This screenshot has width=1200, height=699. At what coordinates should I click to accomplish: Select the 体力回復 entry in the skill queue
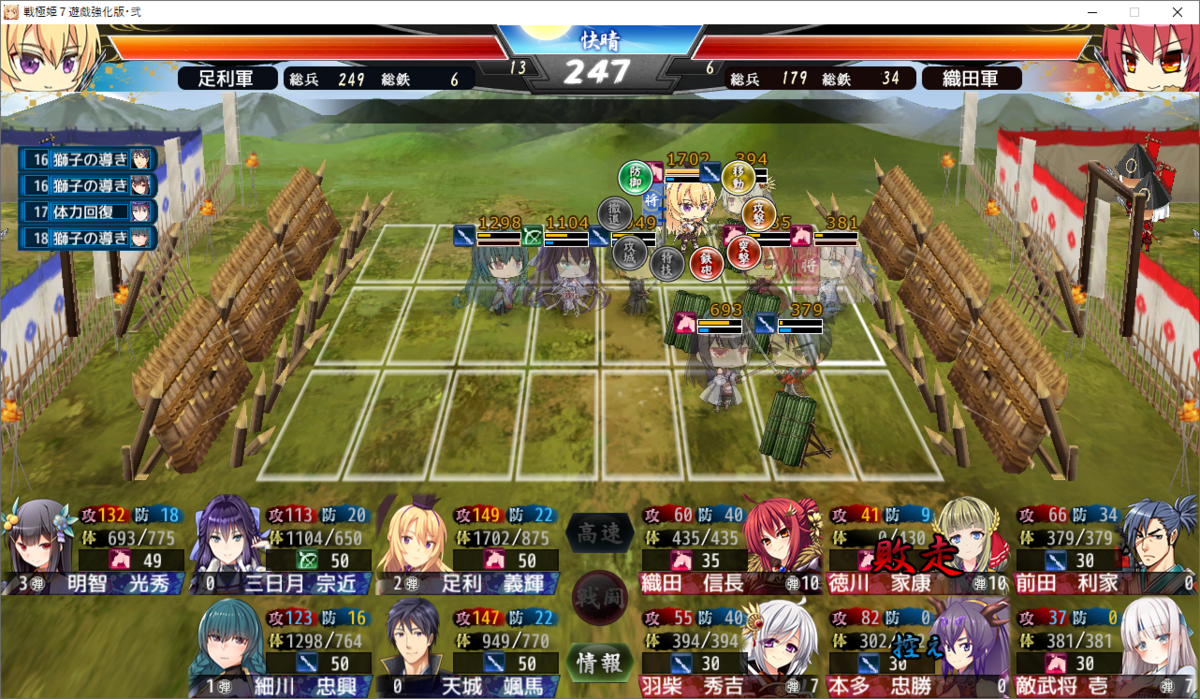[89, 211]
